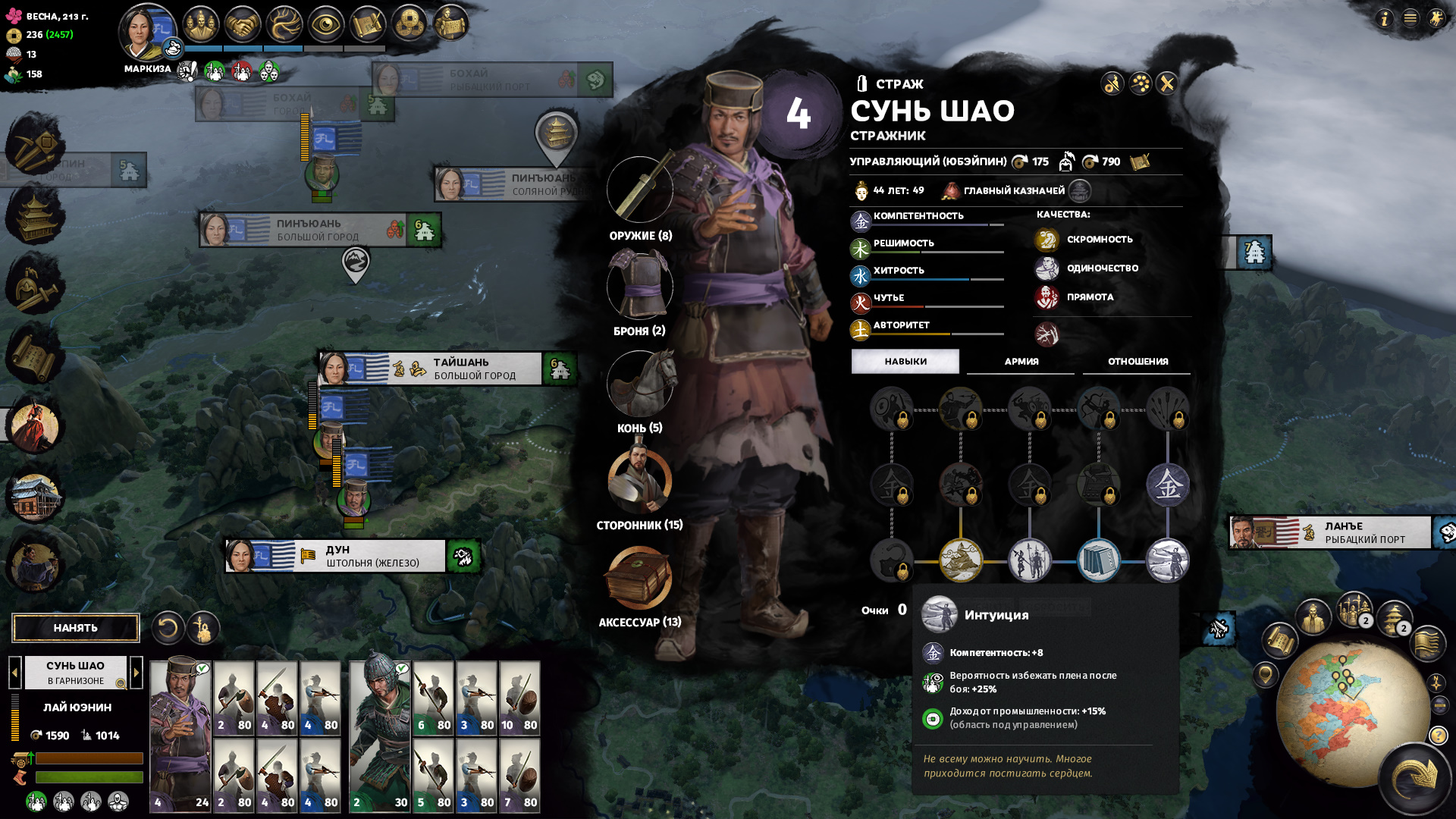
Task: Switch to the next army with the right arrow
Action: [x=136, y=672]
